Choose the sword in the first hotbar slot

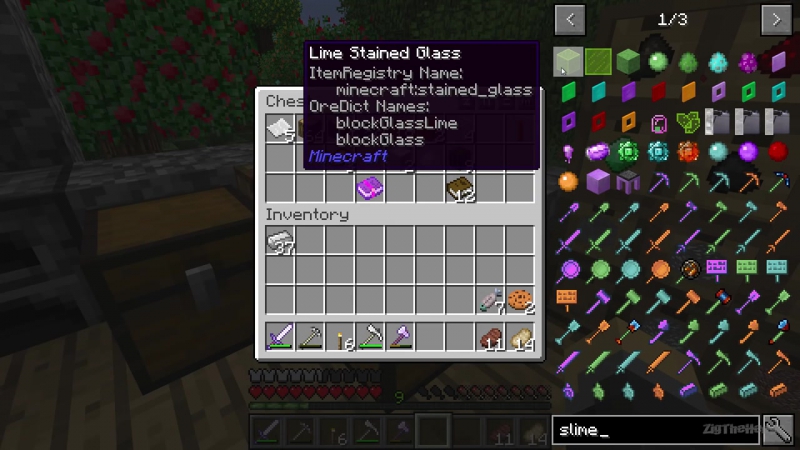point(280,337)
